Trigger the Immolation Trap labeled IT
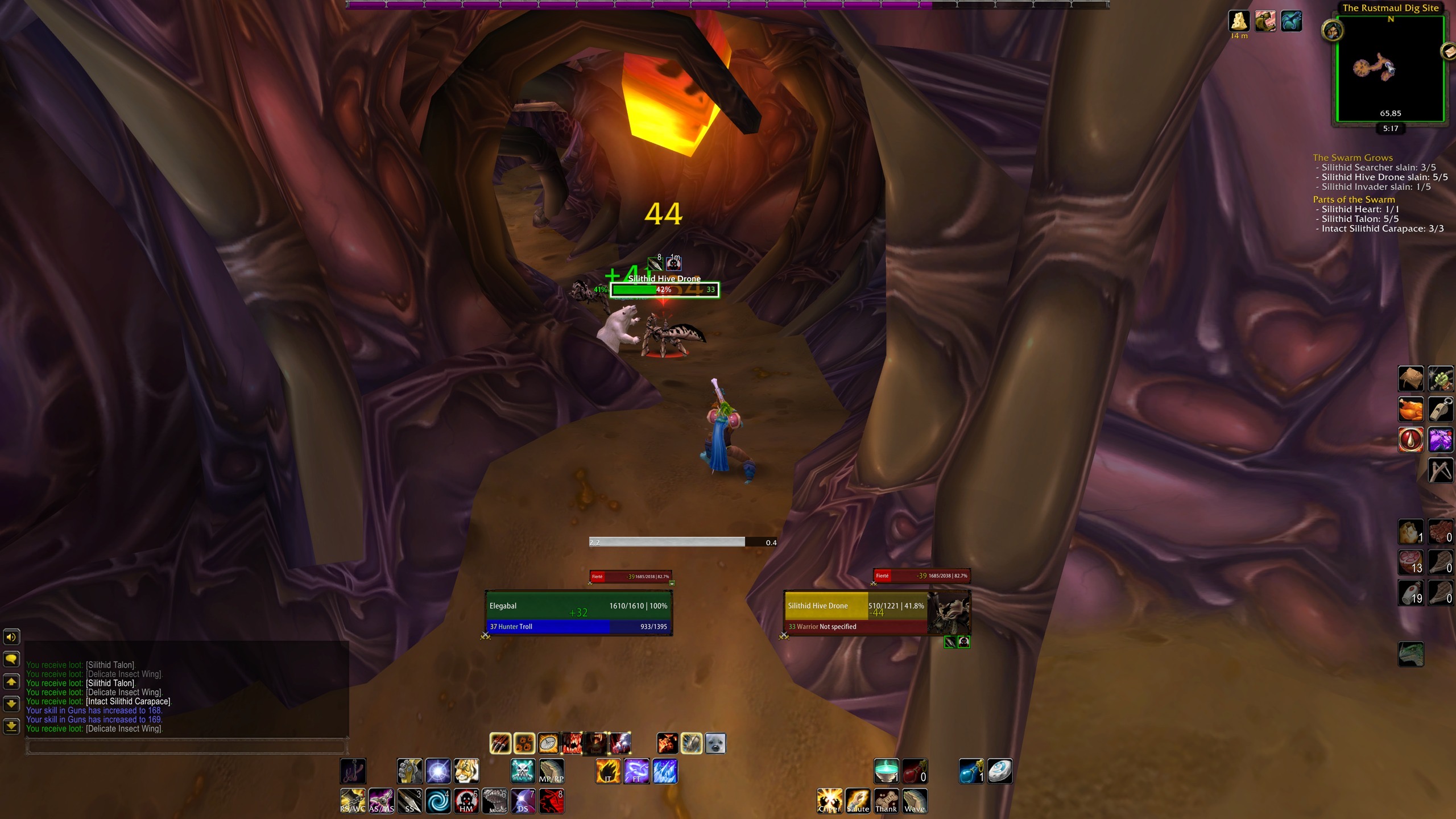Viewport: 1456px width, 819px height. (x=608, y=772)
